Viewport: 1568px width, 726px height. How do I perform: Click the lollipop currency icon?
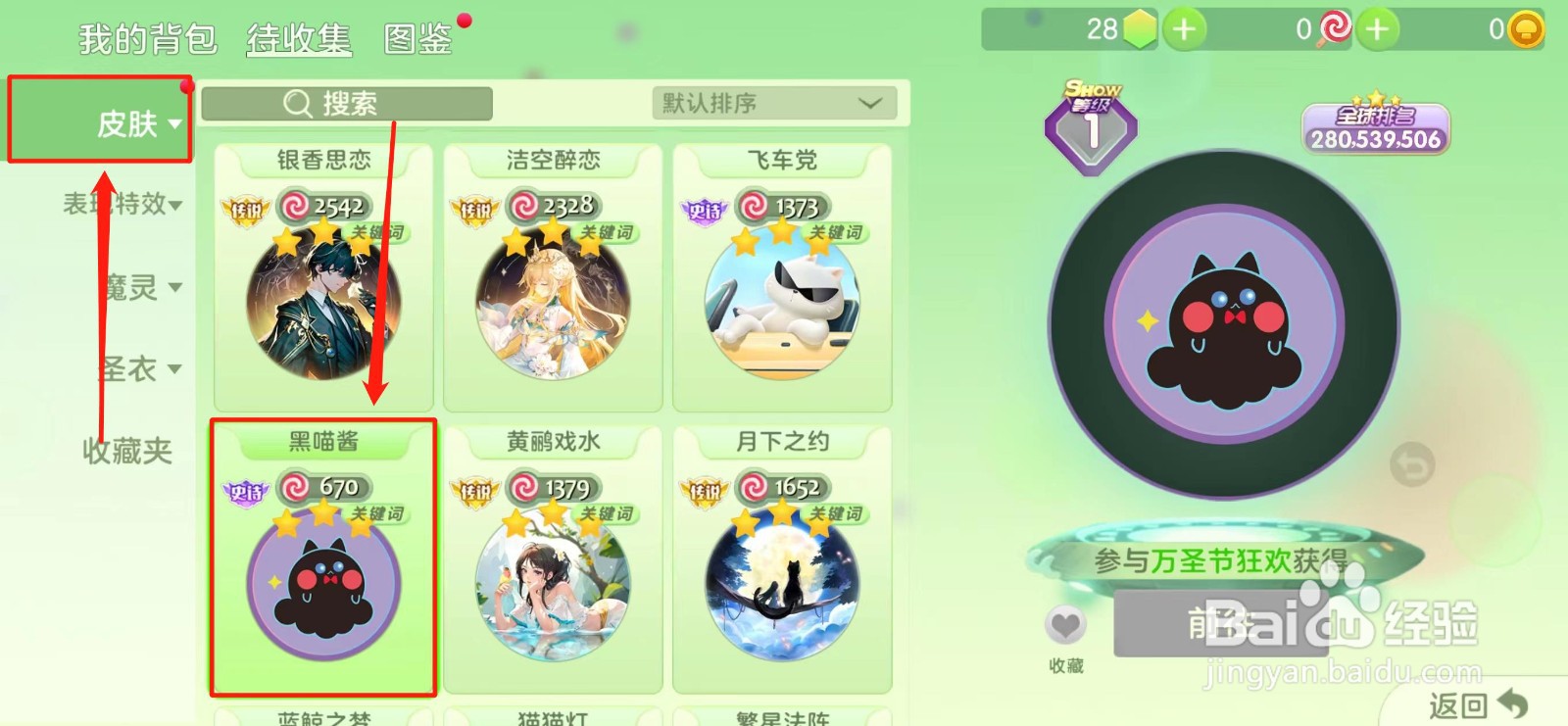(x=1336, y=30)
